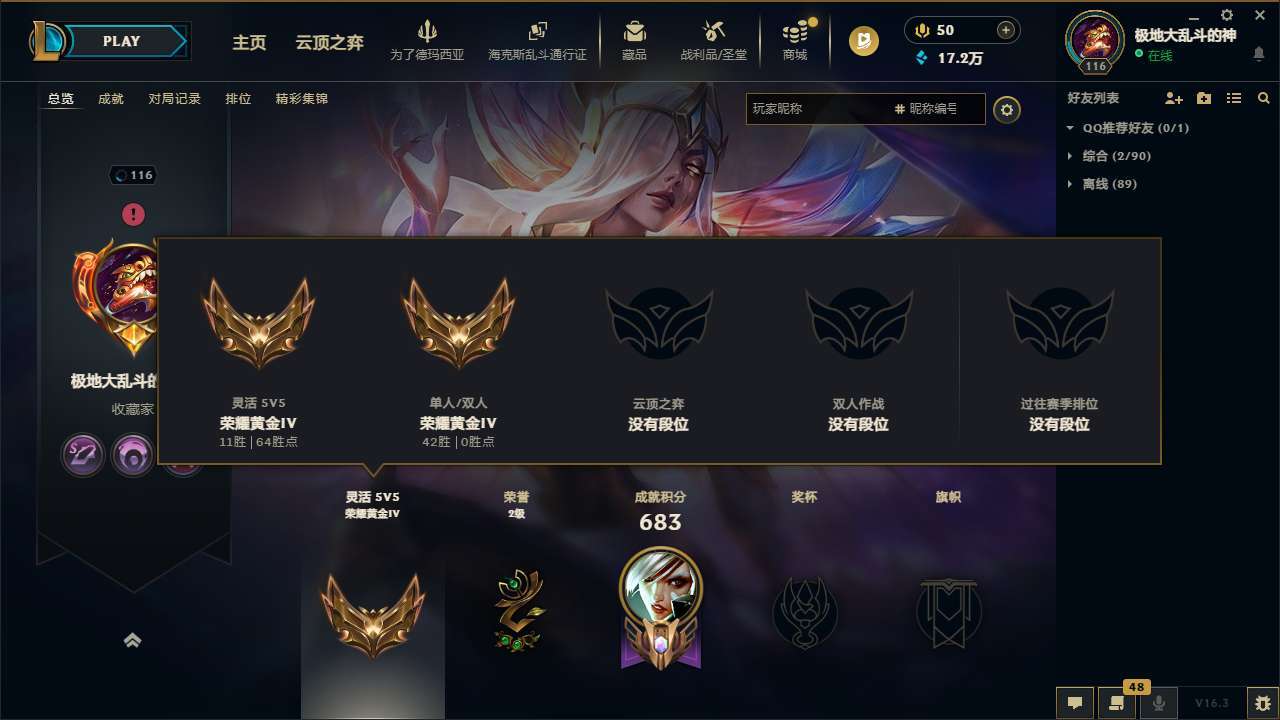Expand the 离线 offline friends list
Screen dimensions: 1280x720
(x=1068, y=184)
